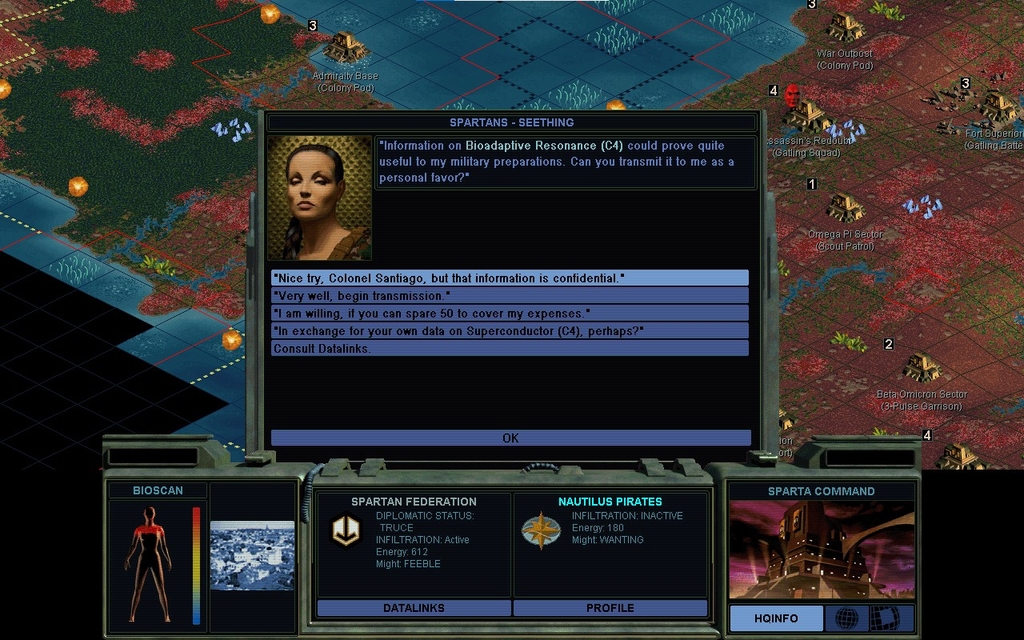This screenshot has width=1024, height=640.
Task: Click the wireframe globe icon
Action: 846,618
